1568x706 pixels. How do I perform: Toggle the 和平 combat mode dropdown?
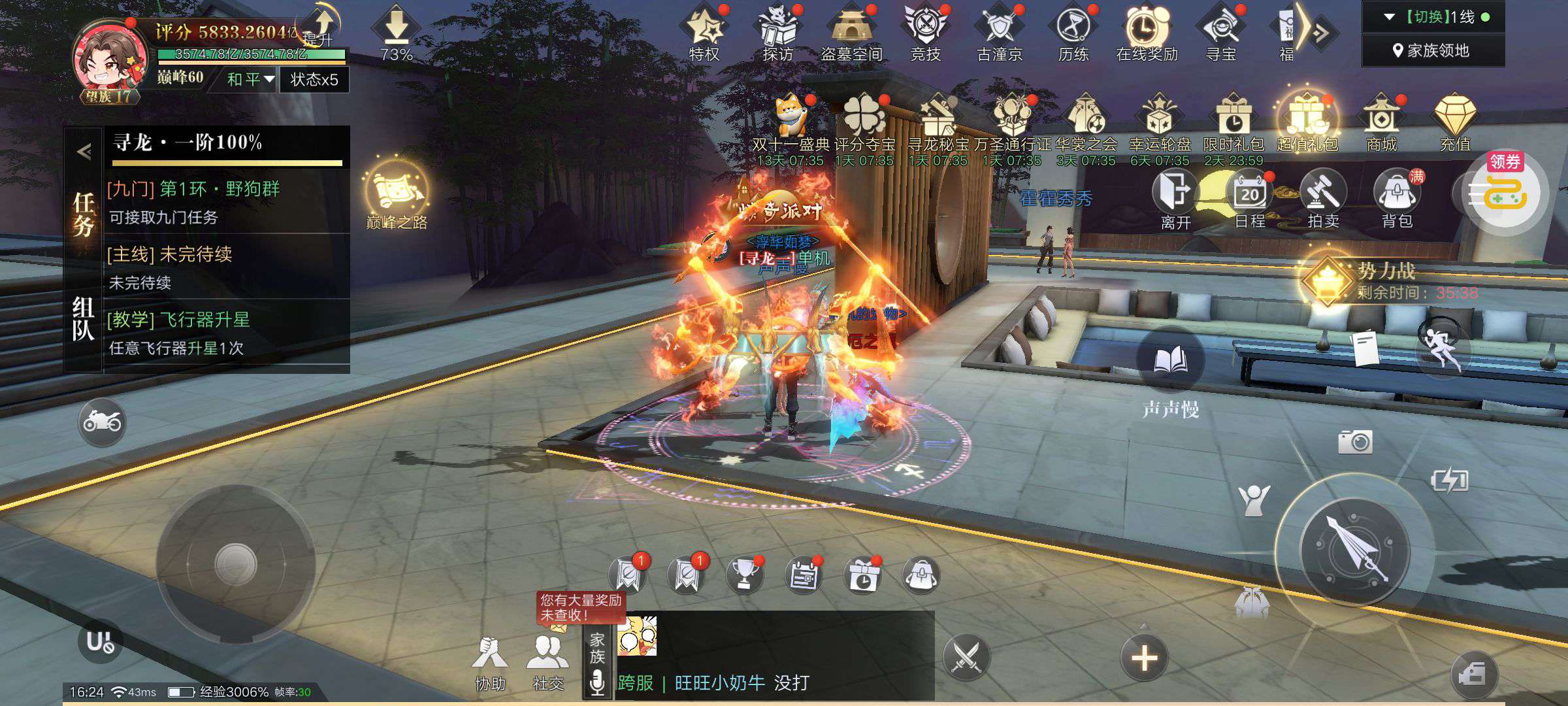click(x=250, y=80)
